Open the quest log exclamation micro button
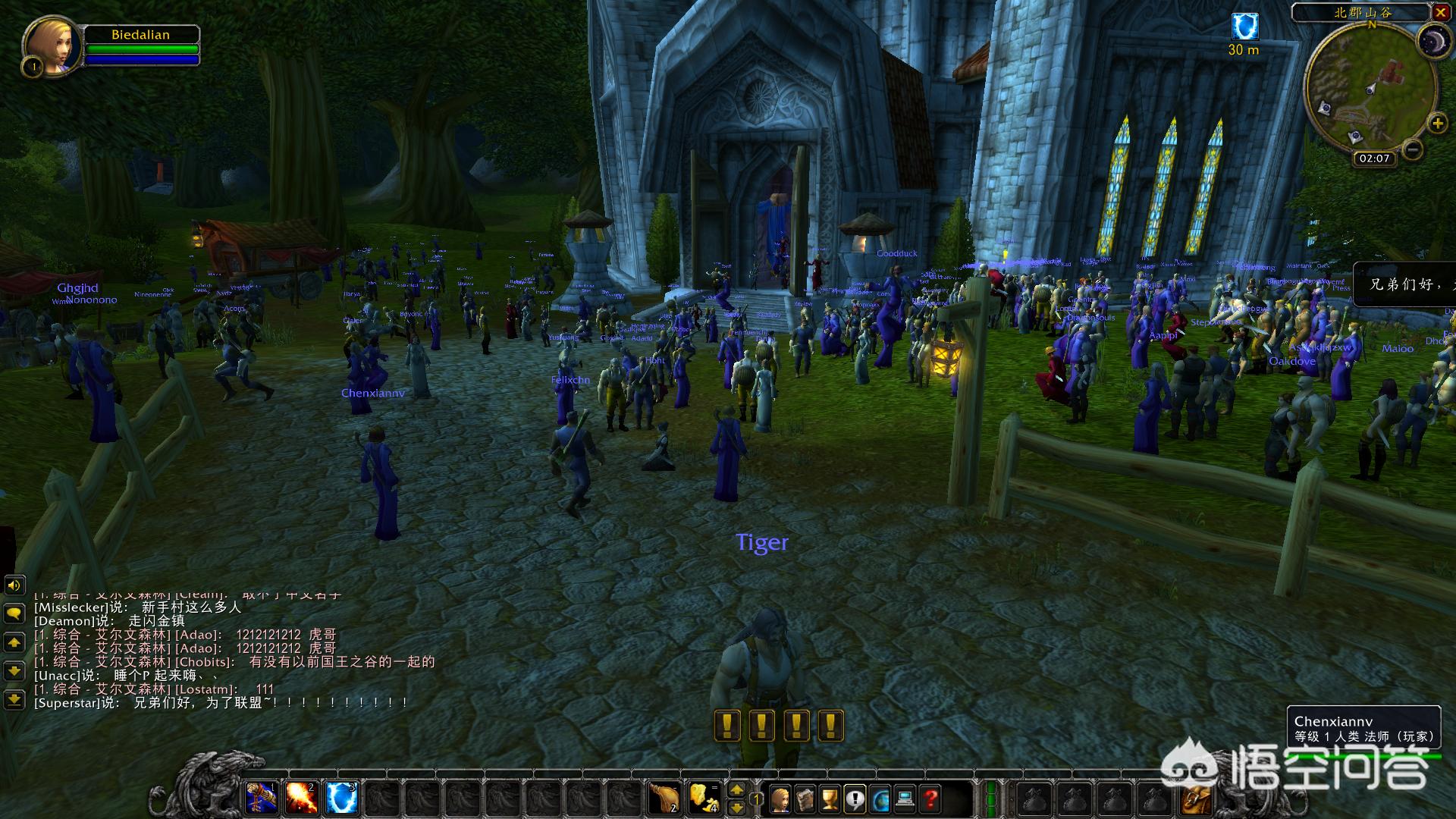Screen dimensions: 1456x819 coord(855,799)
